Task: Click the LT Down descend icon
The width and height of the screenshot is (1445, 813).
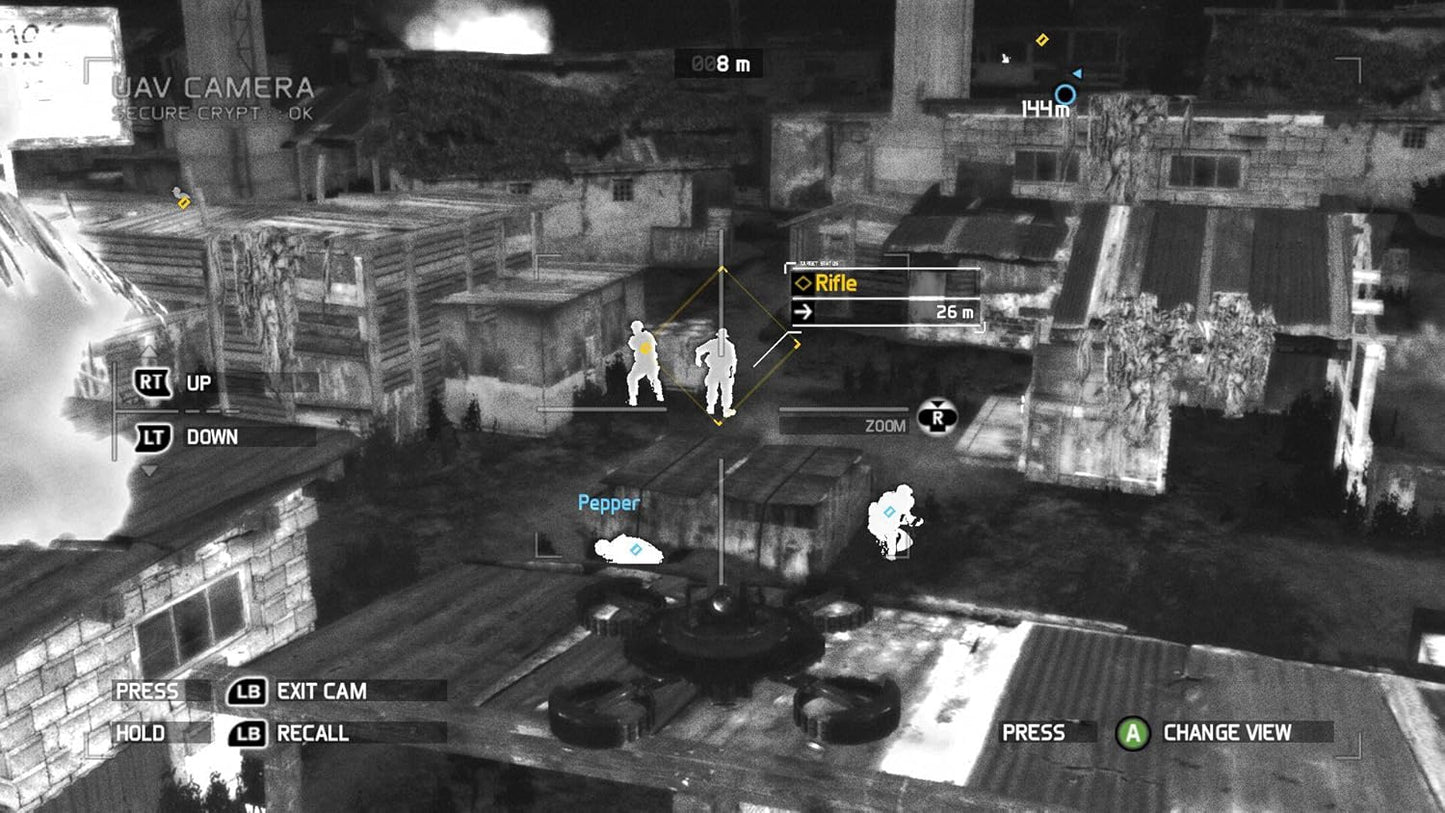Action: [x=151, y=437]
